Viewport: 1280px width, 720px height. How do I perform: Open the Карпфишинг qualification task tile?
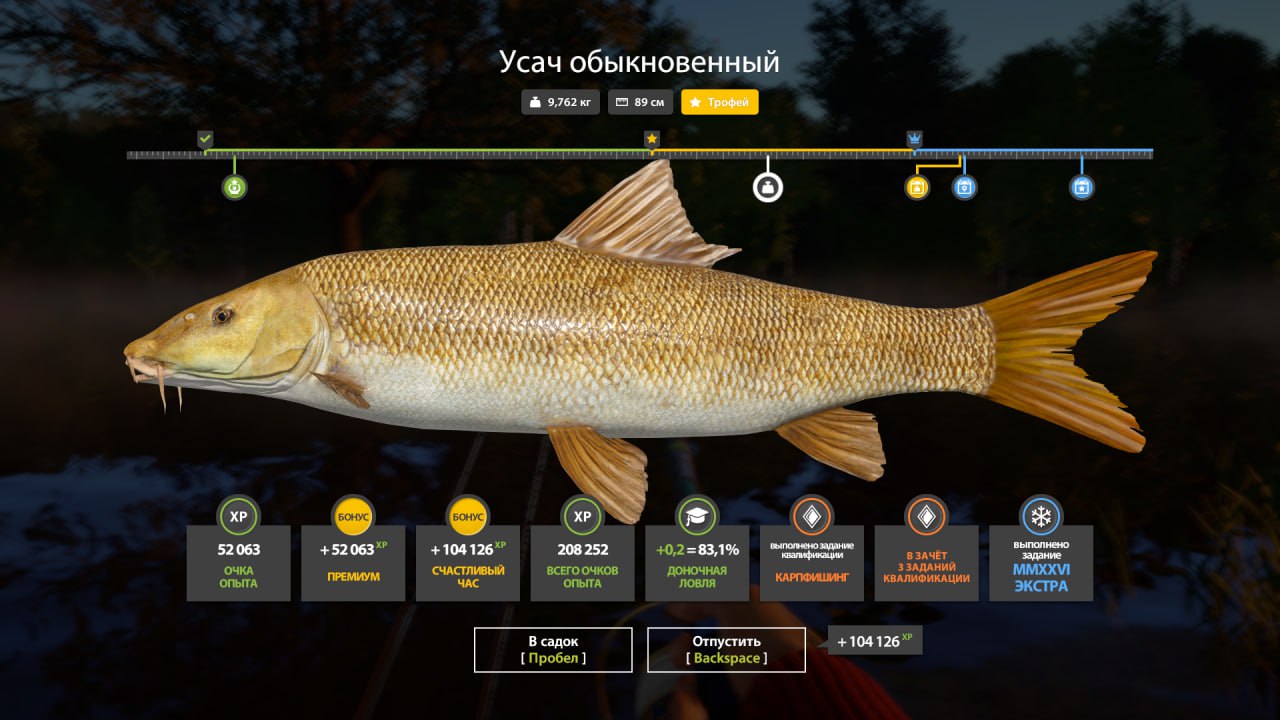[x=812, y=562]
